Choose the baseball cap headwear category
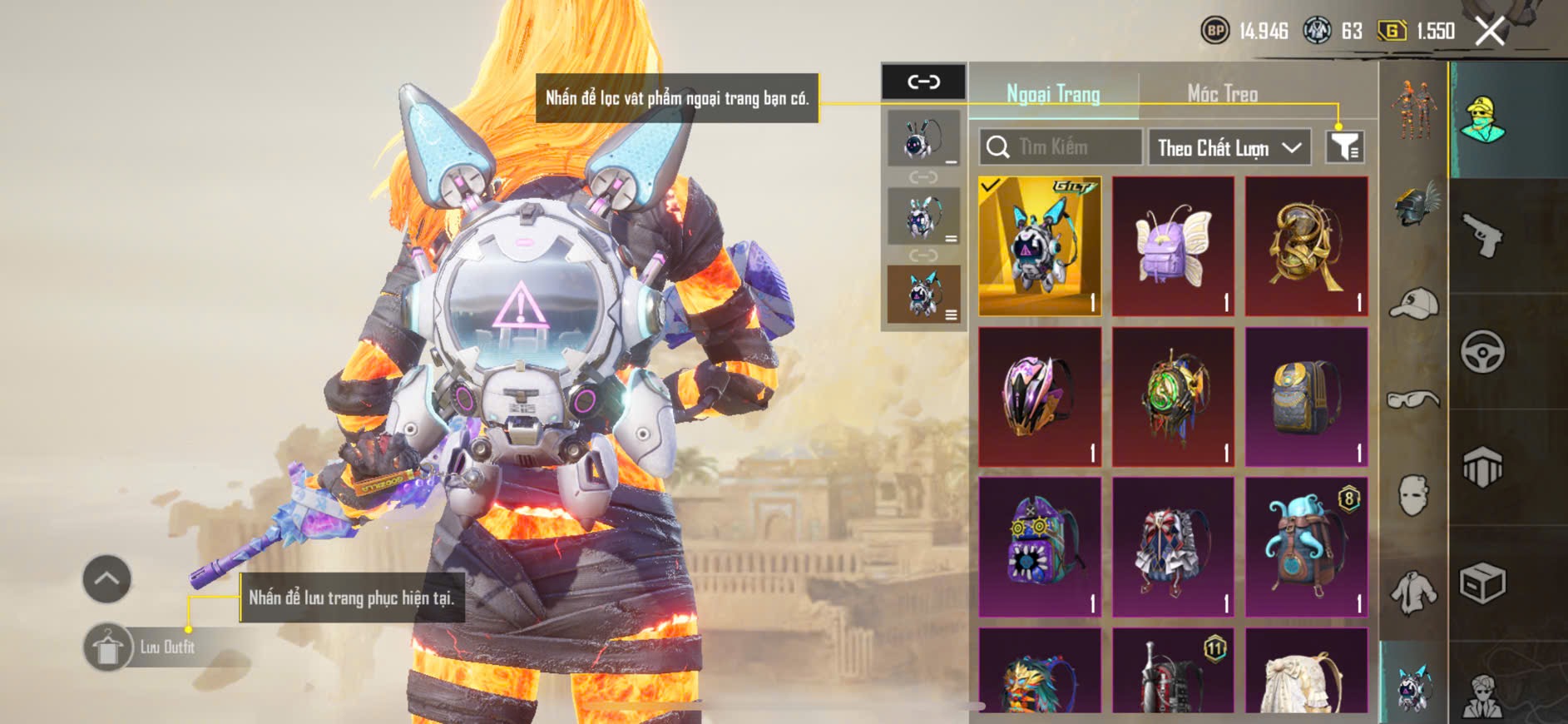Viewport: 1568px width, 724px height. pos(1414,303)
